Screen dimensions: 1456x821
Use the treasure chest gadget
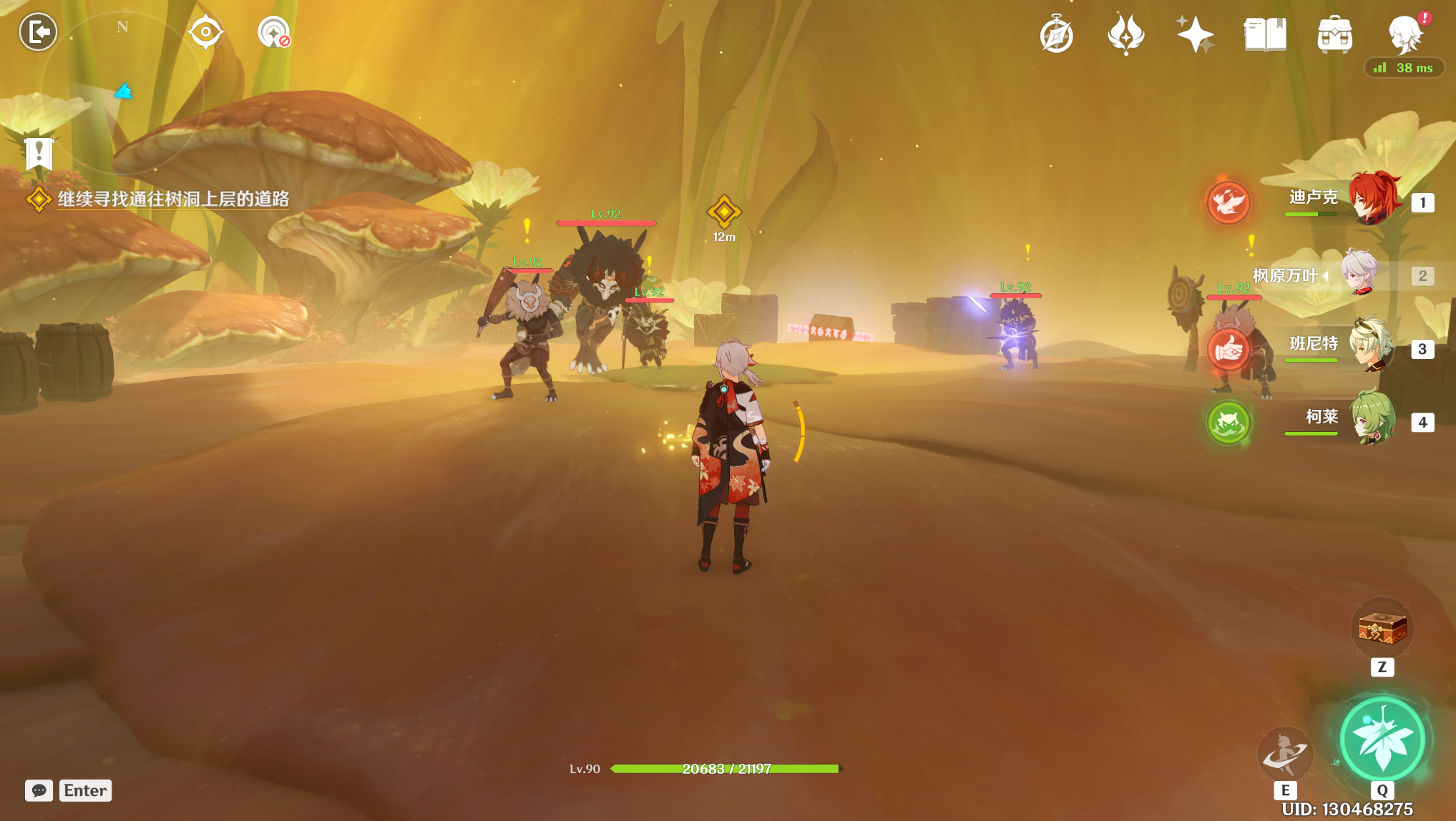pos(1382,629)
